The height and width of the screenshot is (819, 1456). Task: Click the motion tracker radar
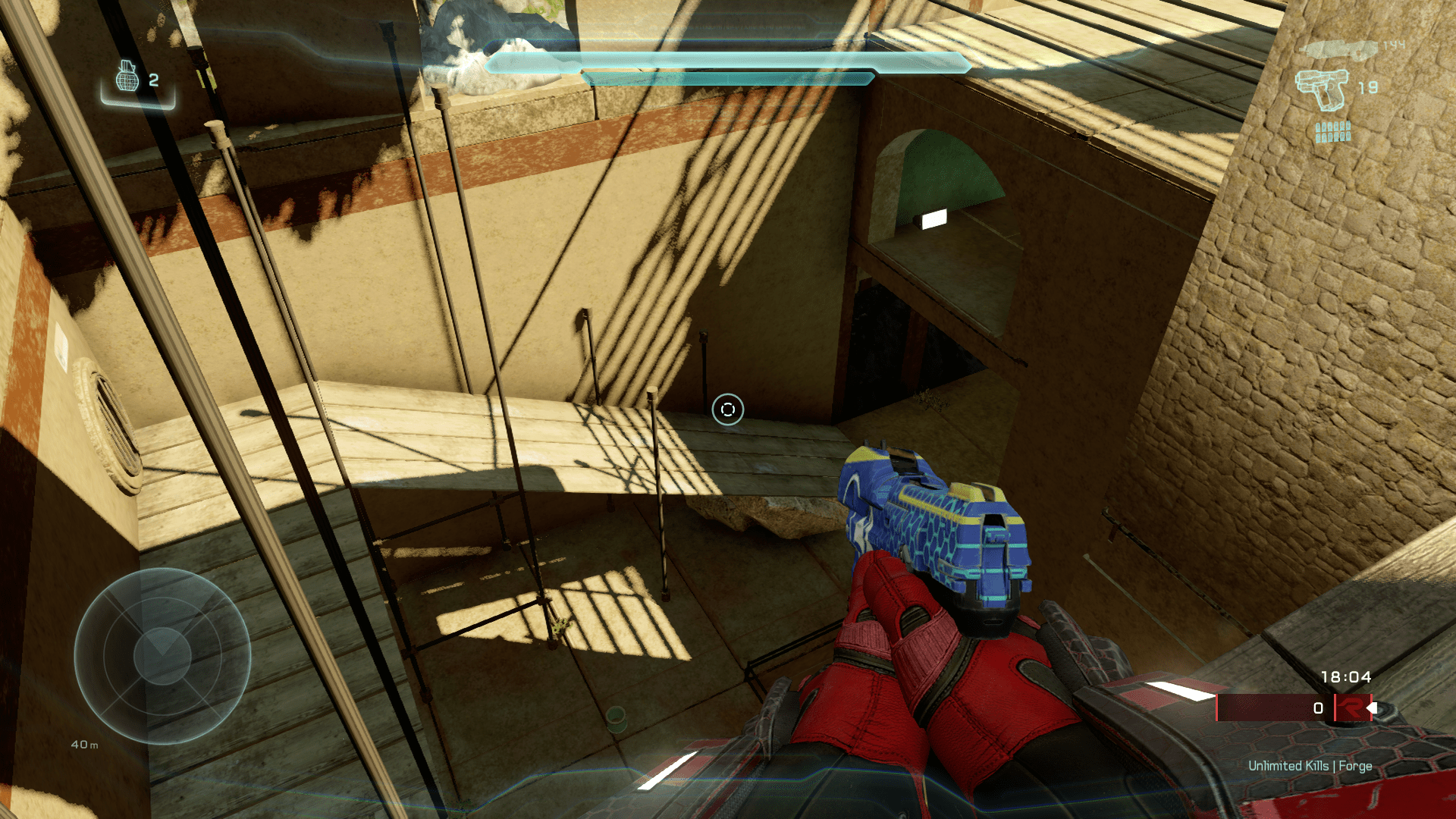click(162, 656)
